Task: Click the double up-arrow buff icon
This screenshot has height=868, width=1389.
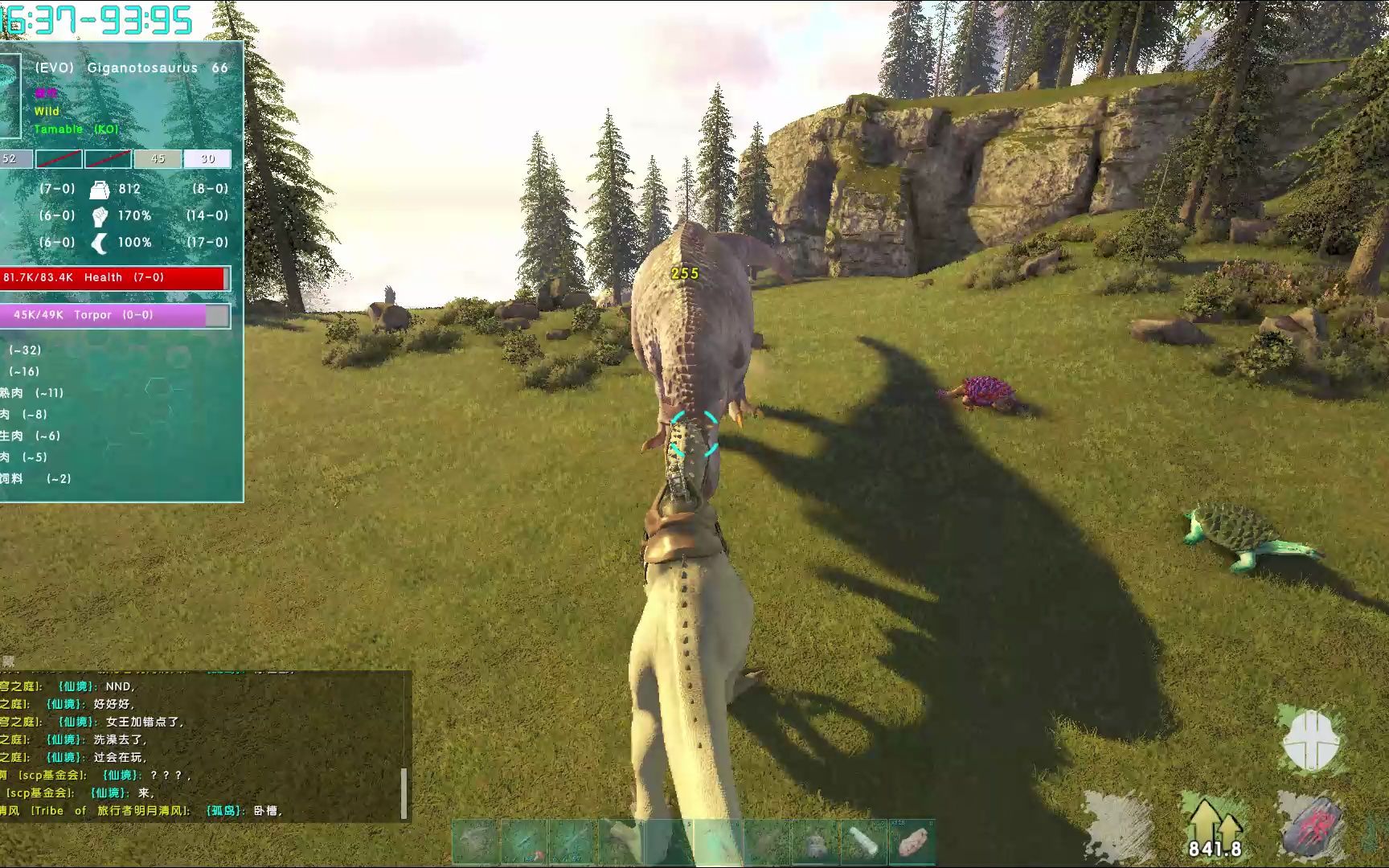Action: 1213,821
